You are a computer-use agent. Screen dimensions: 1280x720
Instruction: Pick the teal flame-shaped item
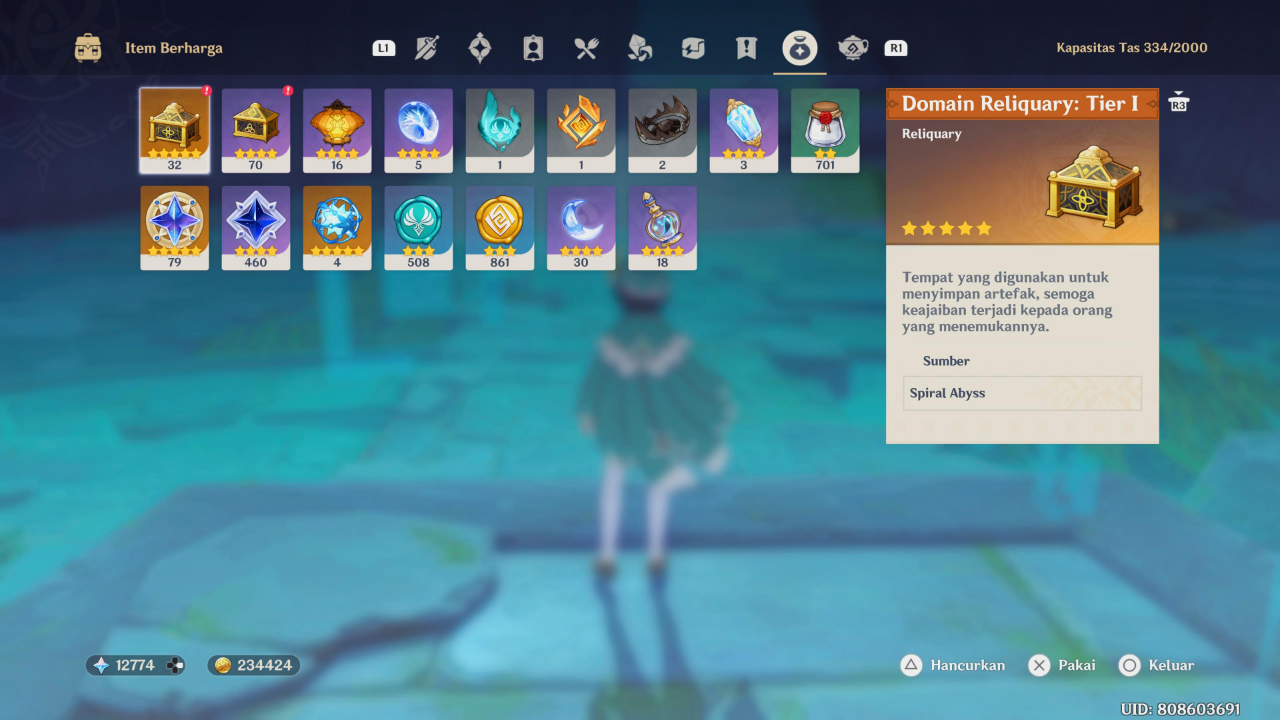(500, 130)
